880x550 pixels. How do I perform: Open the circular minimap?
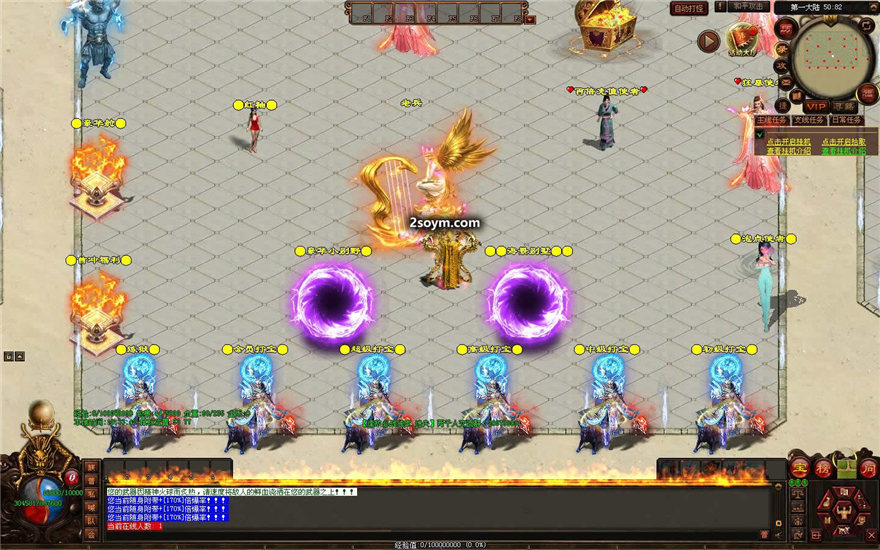tap(832, 56)
